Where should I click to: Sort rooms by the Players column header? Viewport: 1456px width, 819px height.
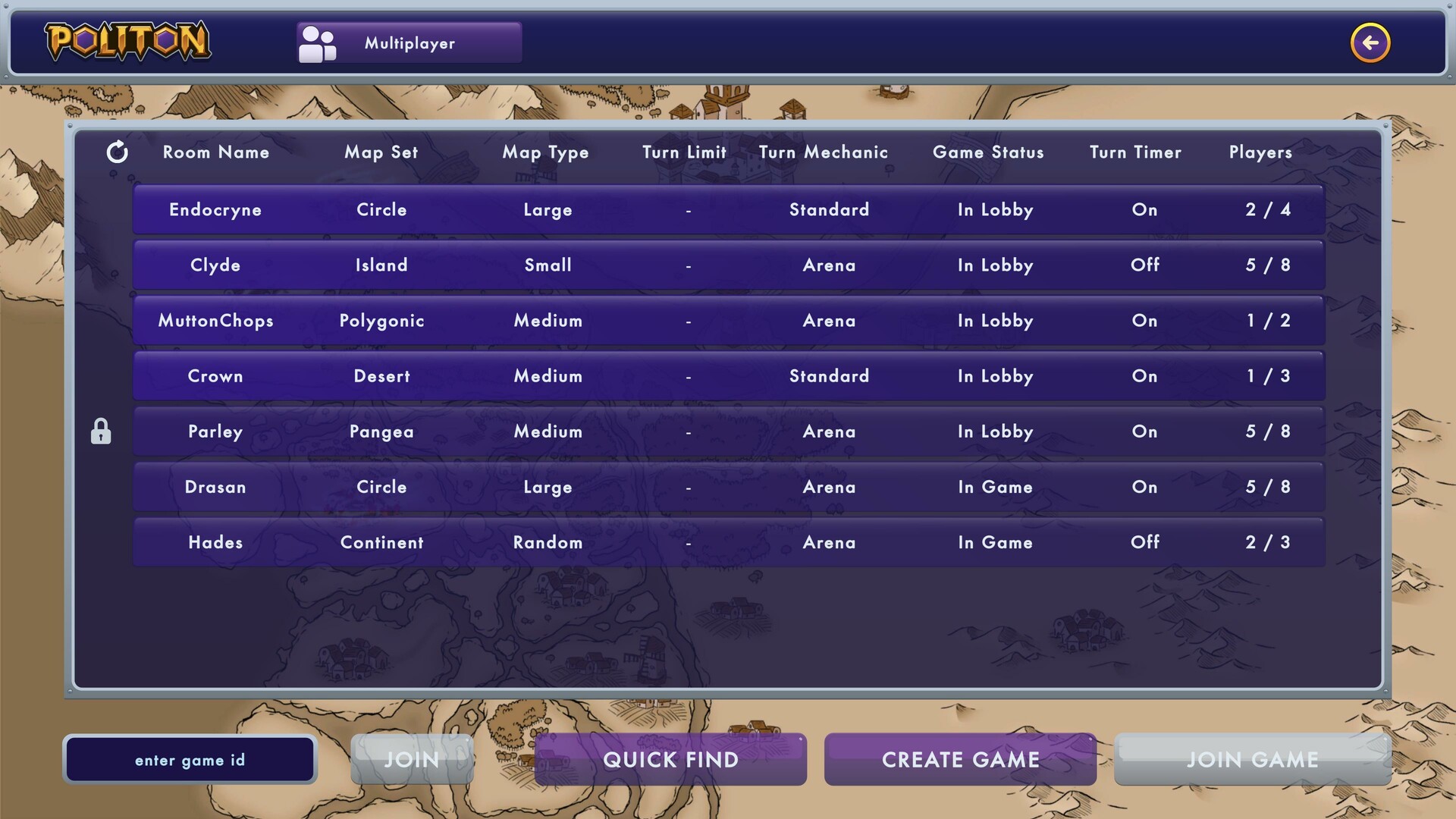(1260, 152)
